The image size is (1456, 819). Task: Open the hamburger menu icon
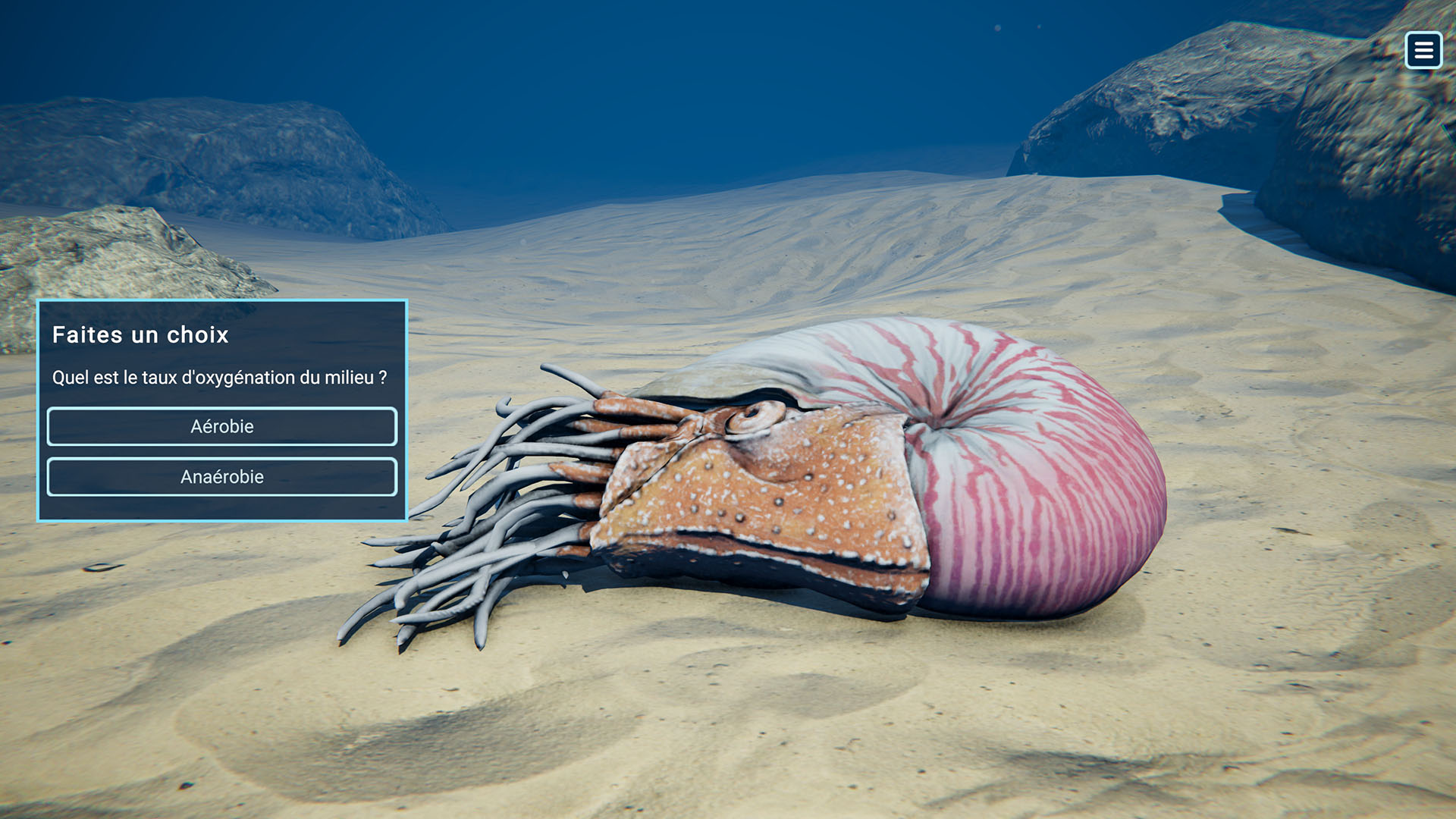[1423, 50]
